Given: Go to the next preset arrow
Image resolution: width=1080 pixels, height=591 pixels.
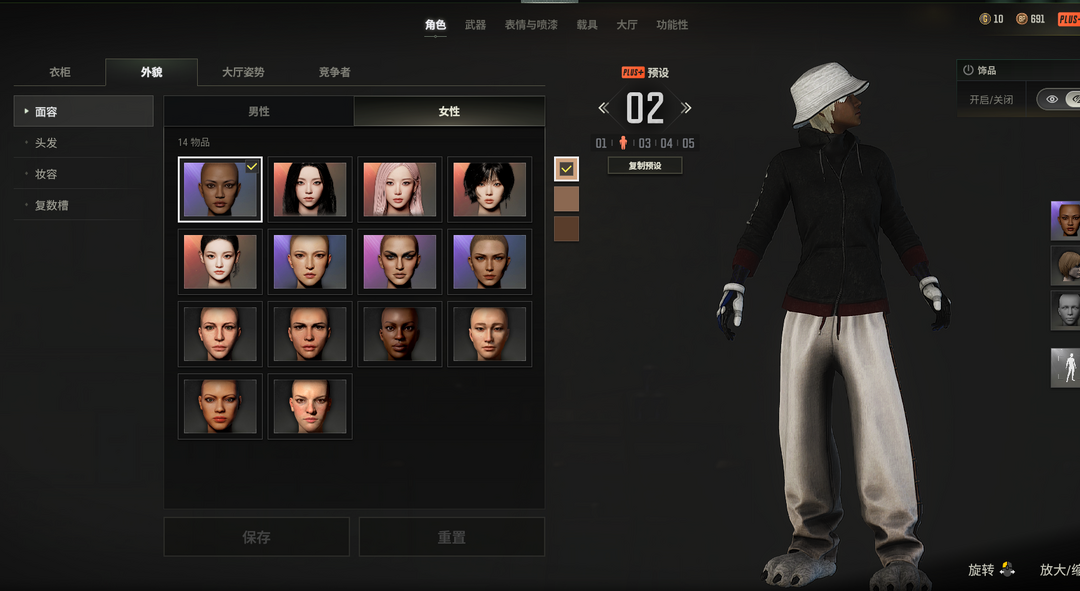Looking at the screenshot, I should click(686, 108).
